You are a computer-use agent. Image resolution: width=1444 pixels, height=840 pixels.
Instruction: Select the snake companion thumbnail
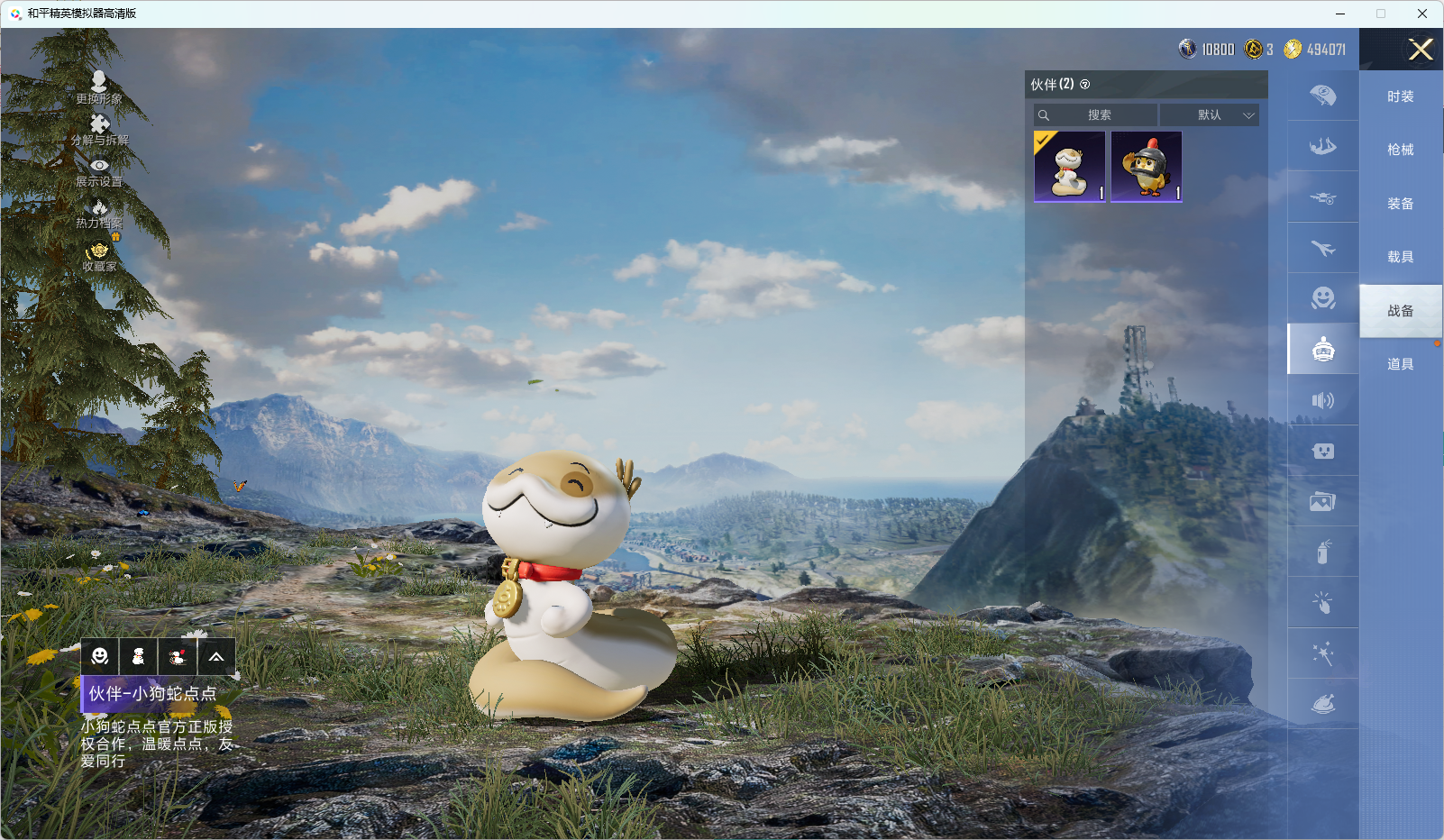(1070, 167)
